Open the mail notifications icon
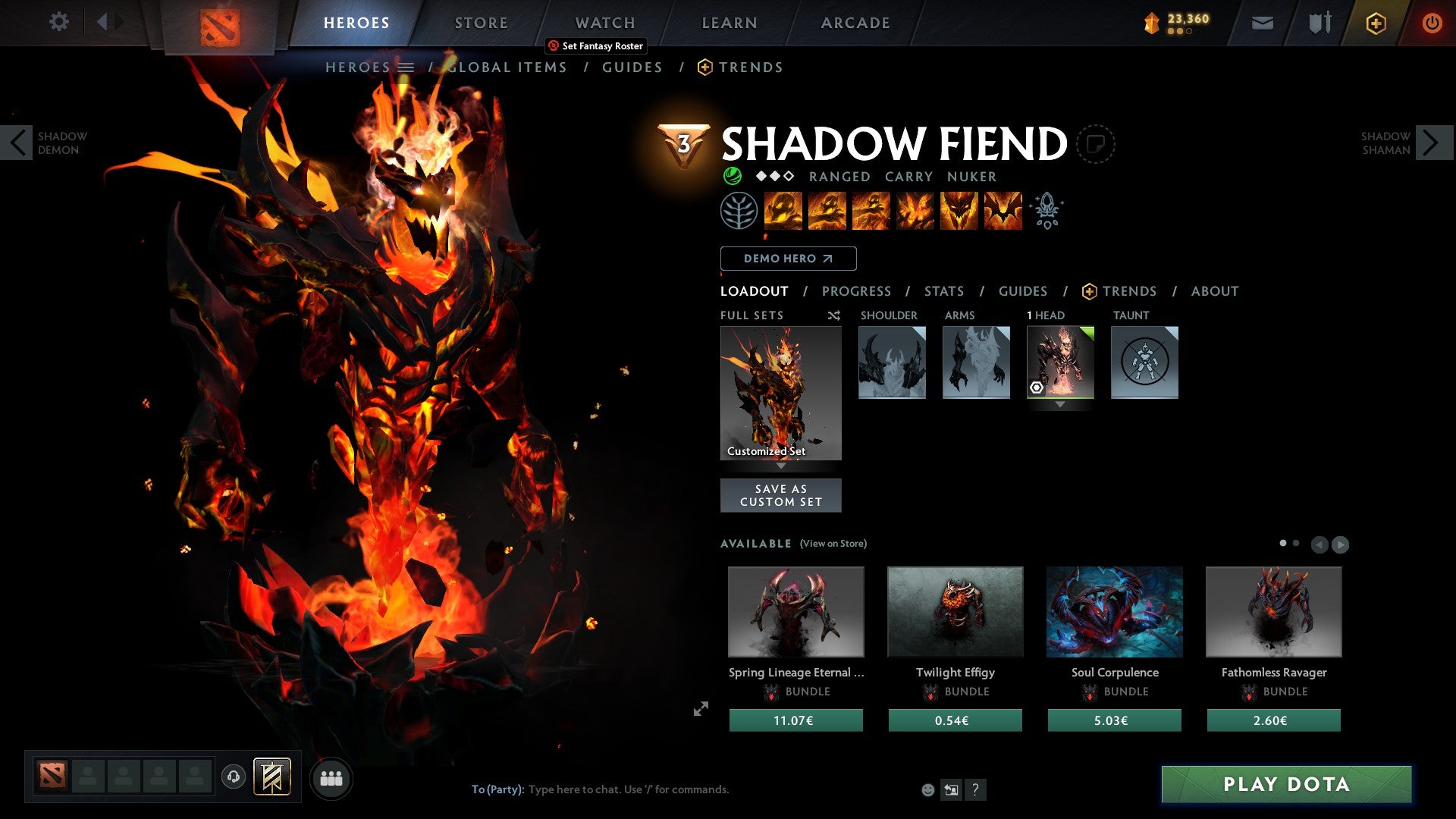The height and width of the screenshot is (819, 1456). pos(1262,24)
